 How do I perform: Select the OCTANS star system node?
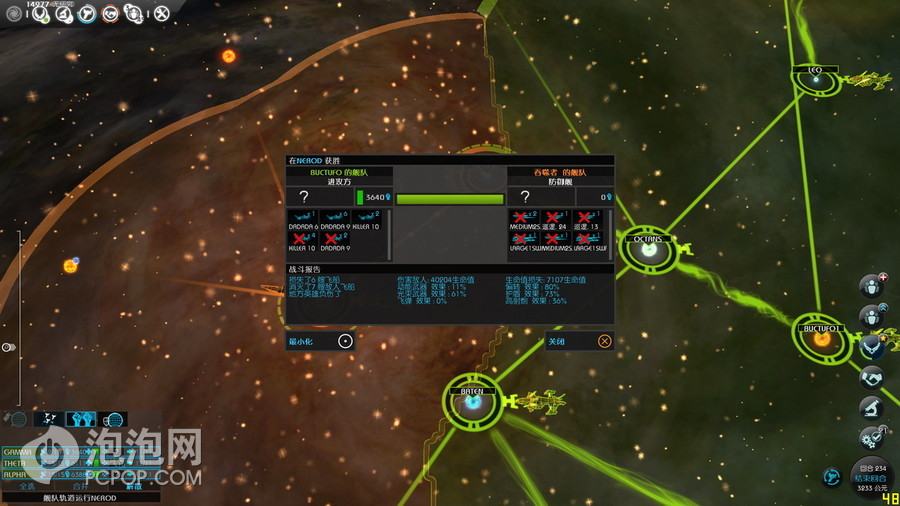(x=648, y=250)
